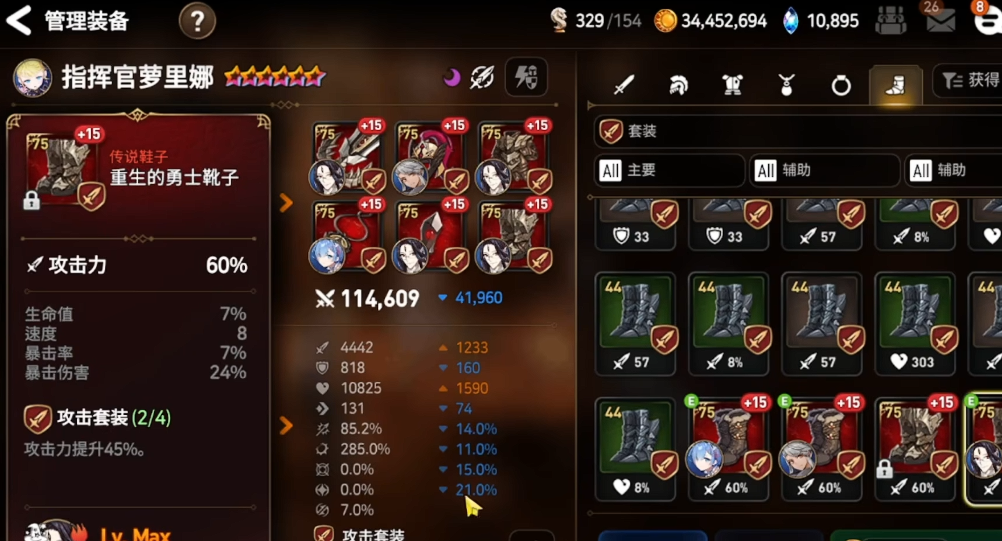Choose the locked +15 boots with 60% attack
The image size is (1002, 541).
(916, 442)
